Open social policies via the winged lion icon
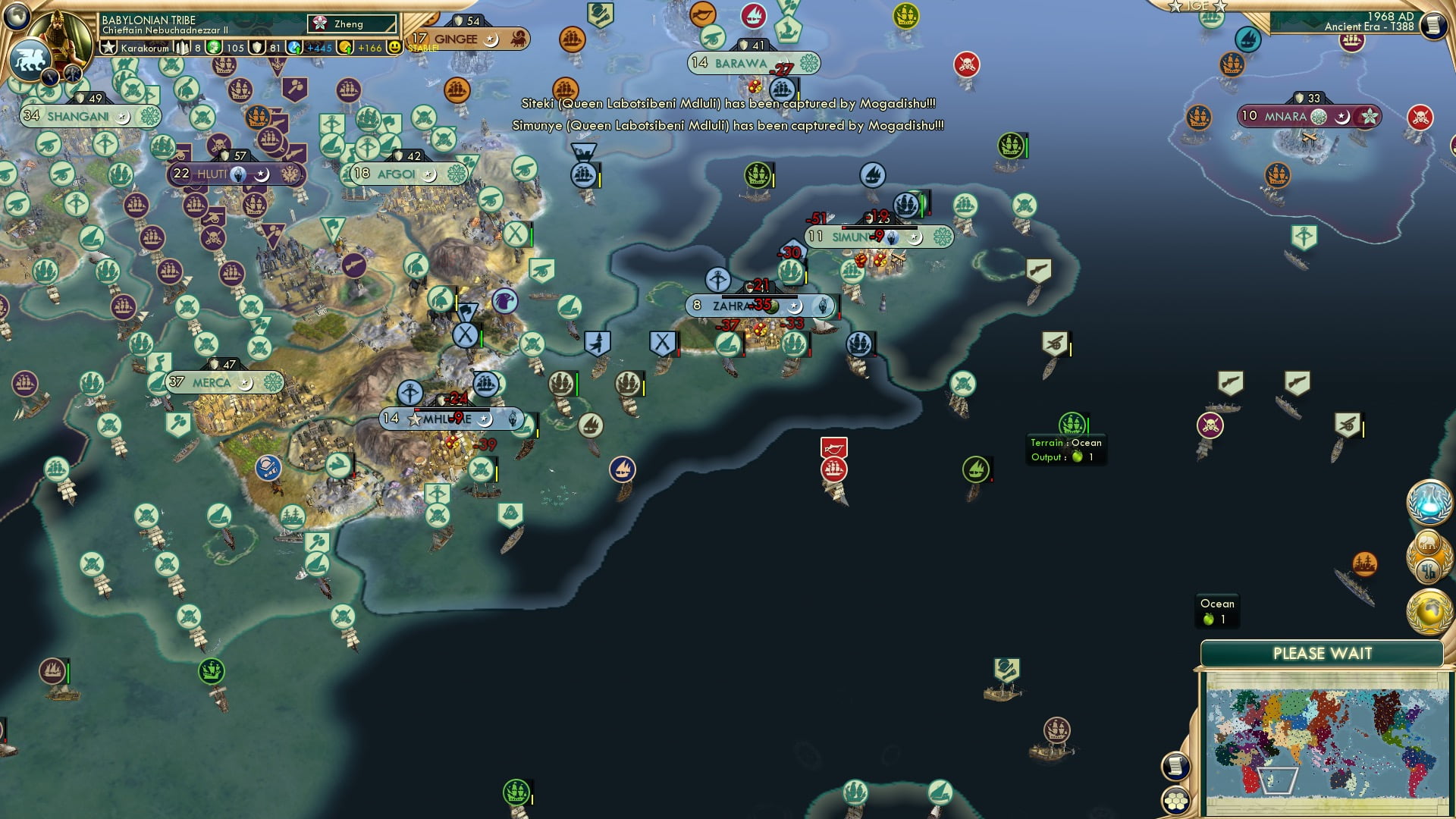The image size is (1456, 819). pyautogui.click(x=29, y=60)
